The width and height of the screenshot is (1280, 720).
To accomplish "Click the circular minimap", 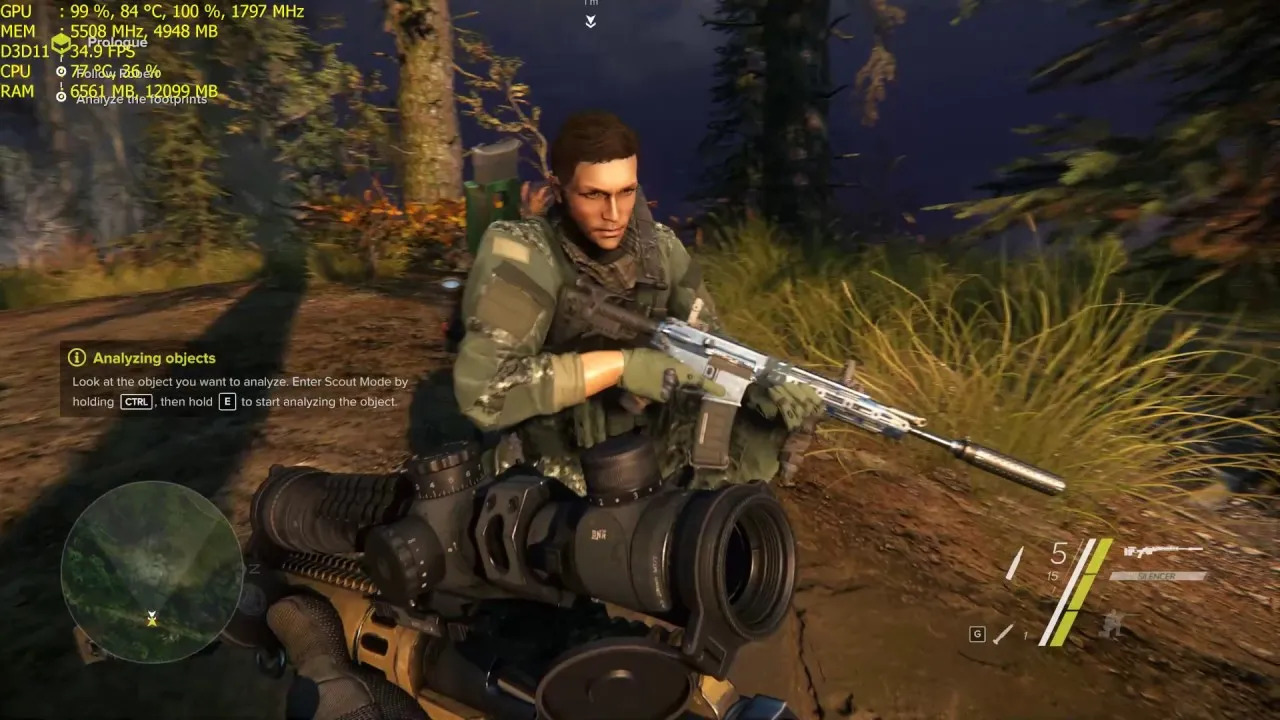I will coord(152,571).
